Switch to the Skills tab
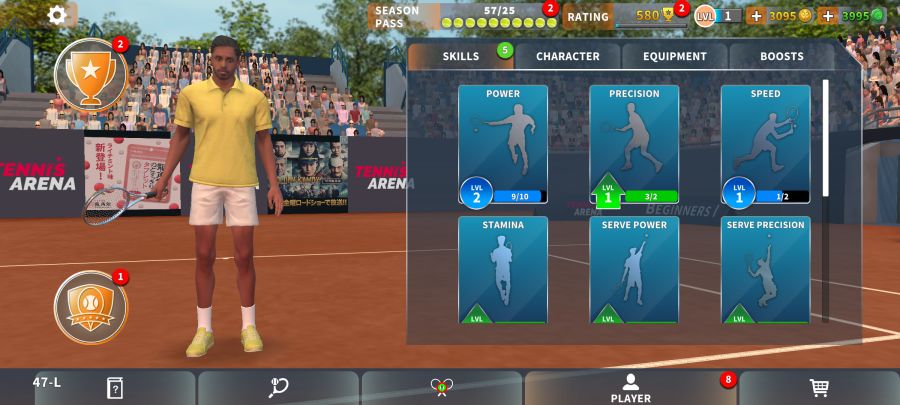 pyautogui.click(x=461, y=56)
